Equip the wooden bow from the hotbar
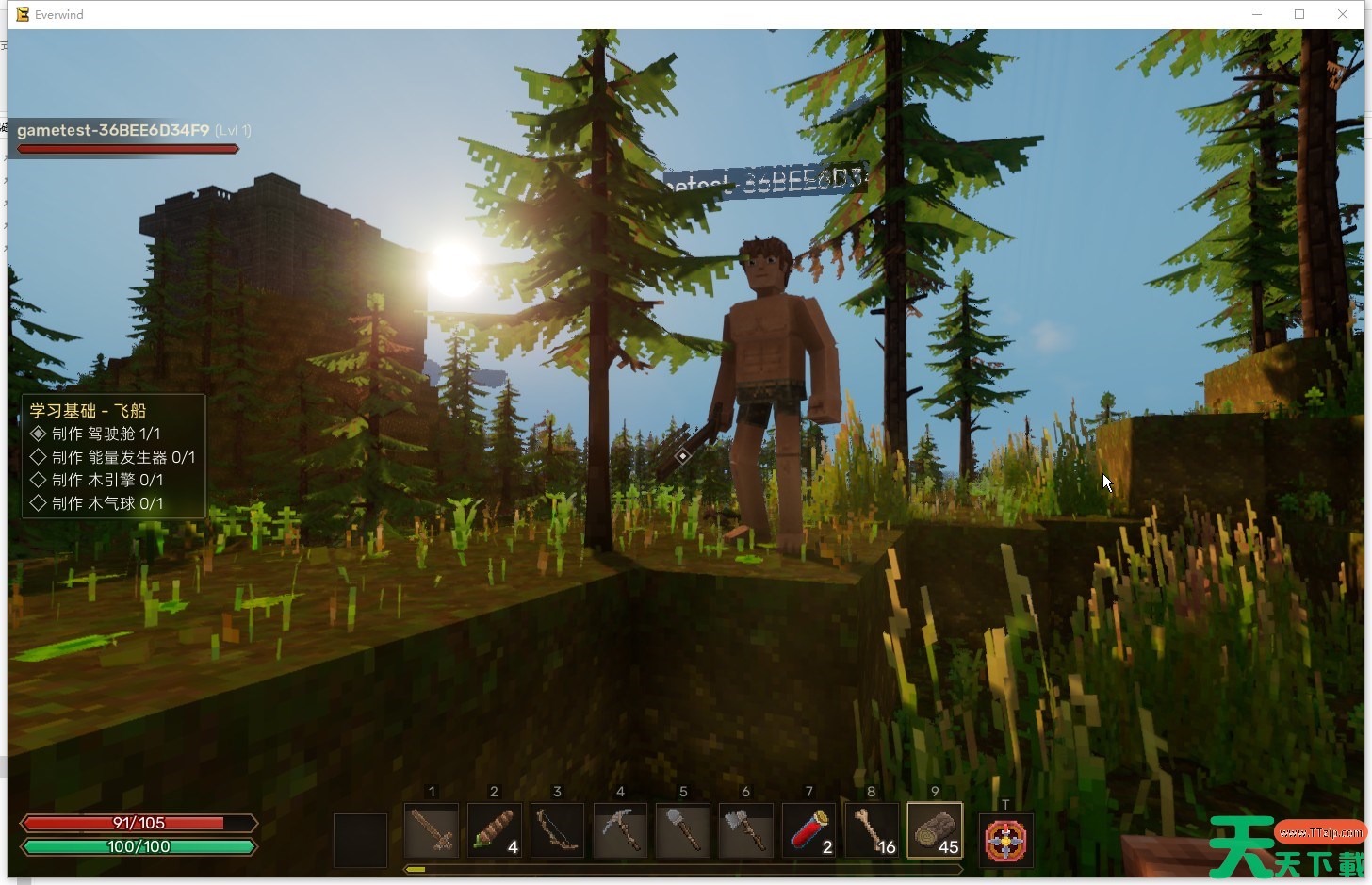1372x885 pixels. [x=557, y=830]
